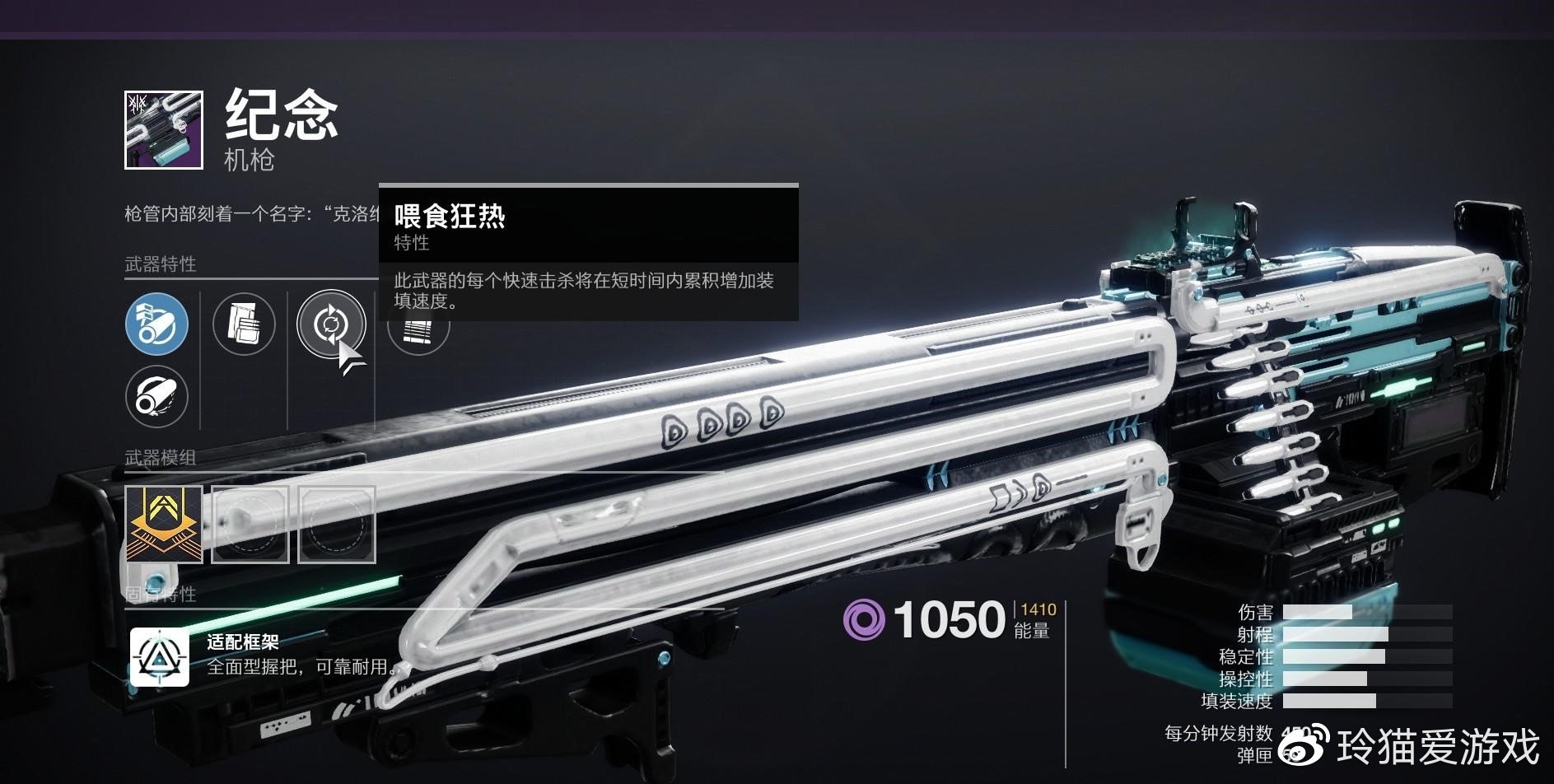The height and width of the screenshot is (784, 1554).
Task: Pick the Feeding Frenzy reload perk
Action: pyautogui.click(x=330, y=324)
